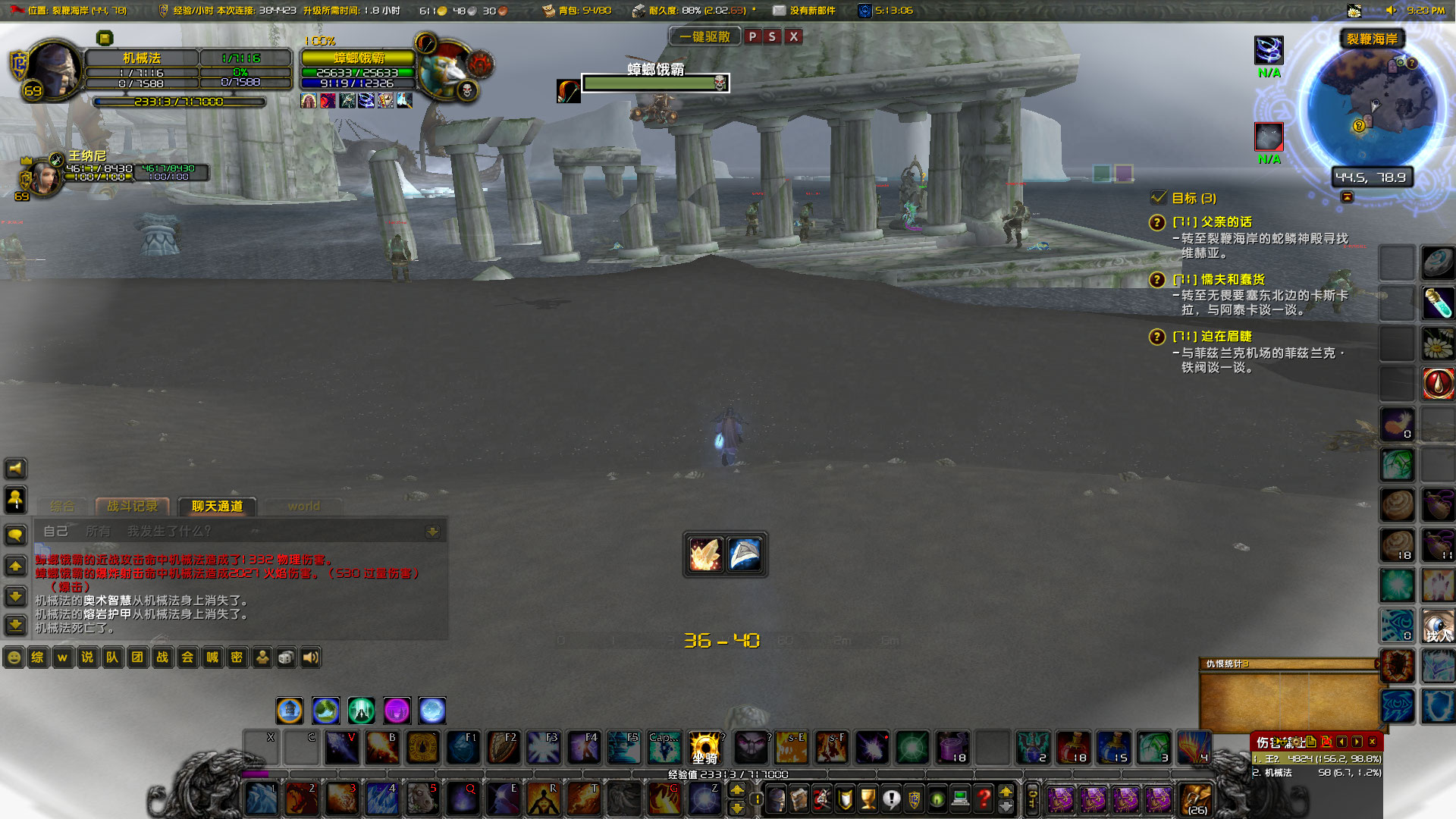
Task: Select the 密 whisper channel button
Action: click(237, 657)
